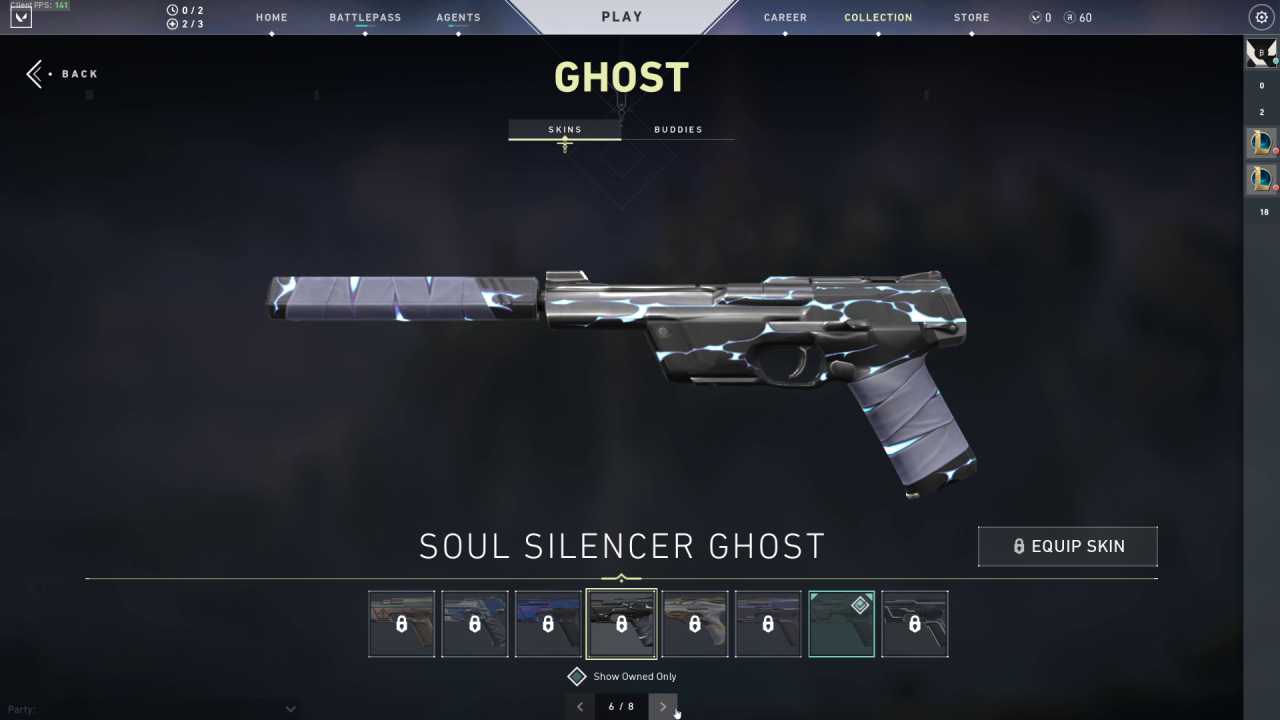Click the EQUIP SKIN button
The width and height of the screenshot is (1280, 720).
coord(1067,546)
